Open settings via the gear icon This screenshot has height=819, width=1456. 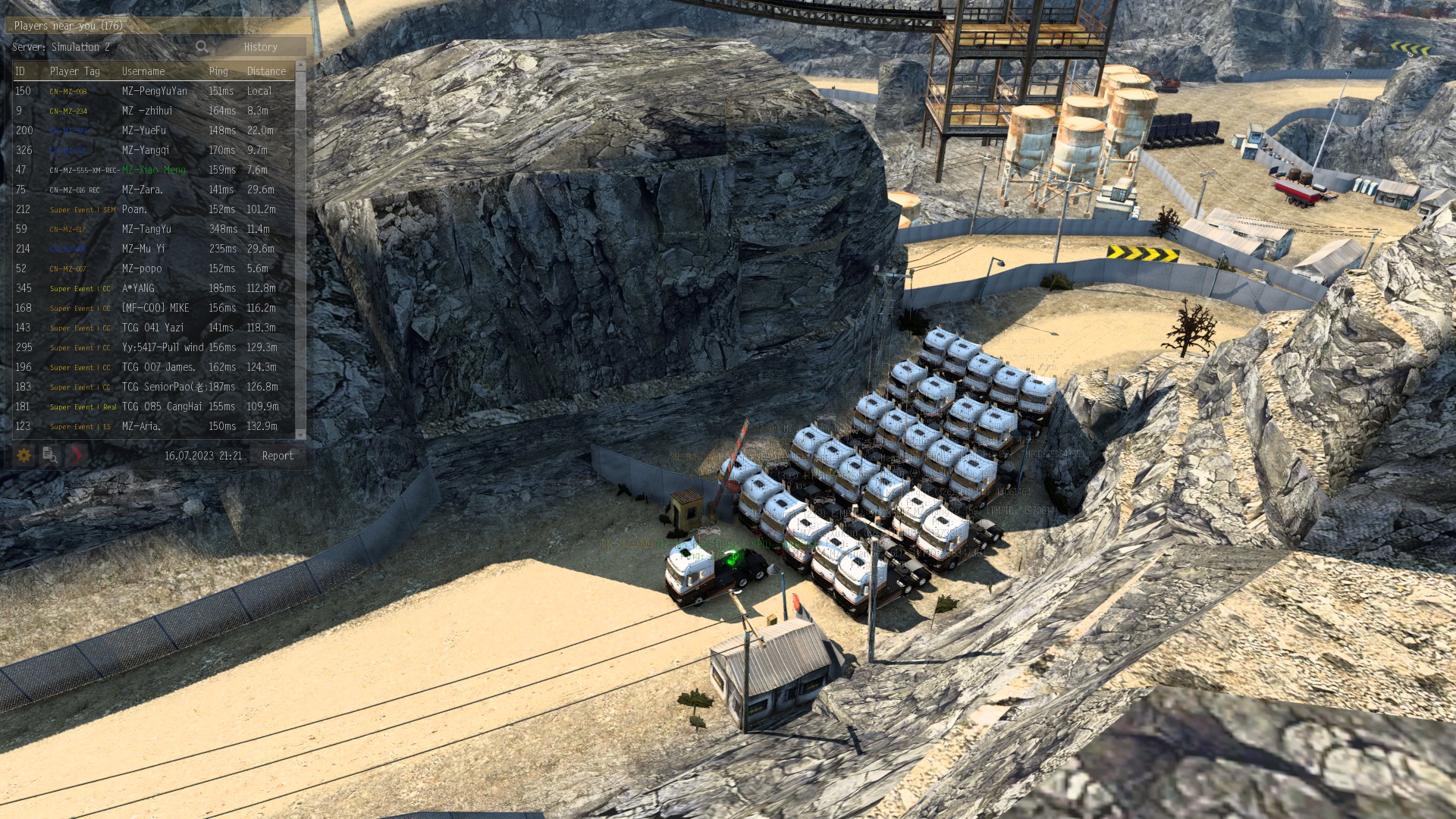point(24,455)
